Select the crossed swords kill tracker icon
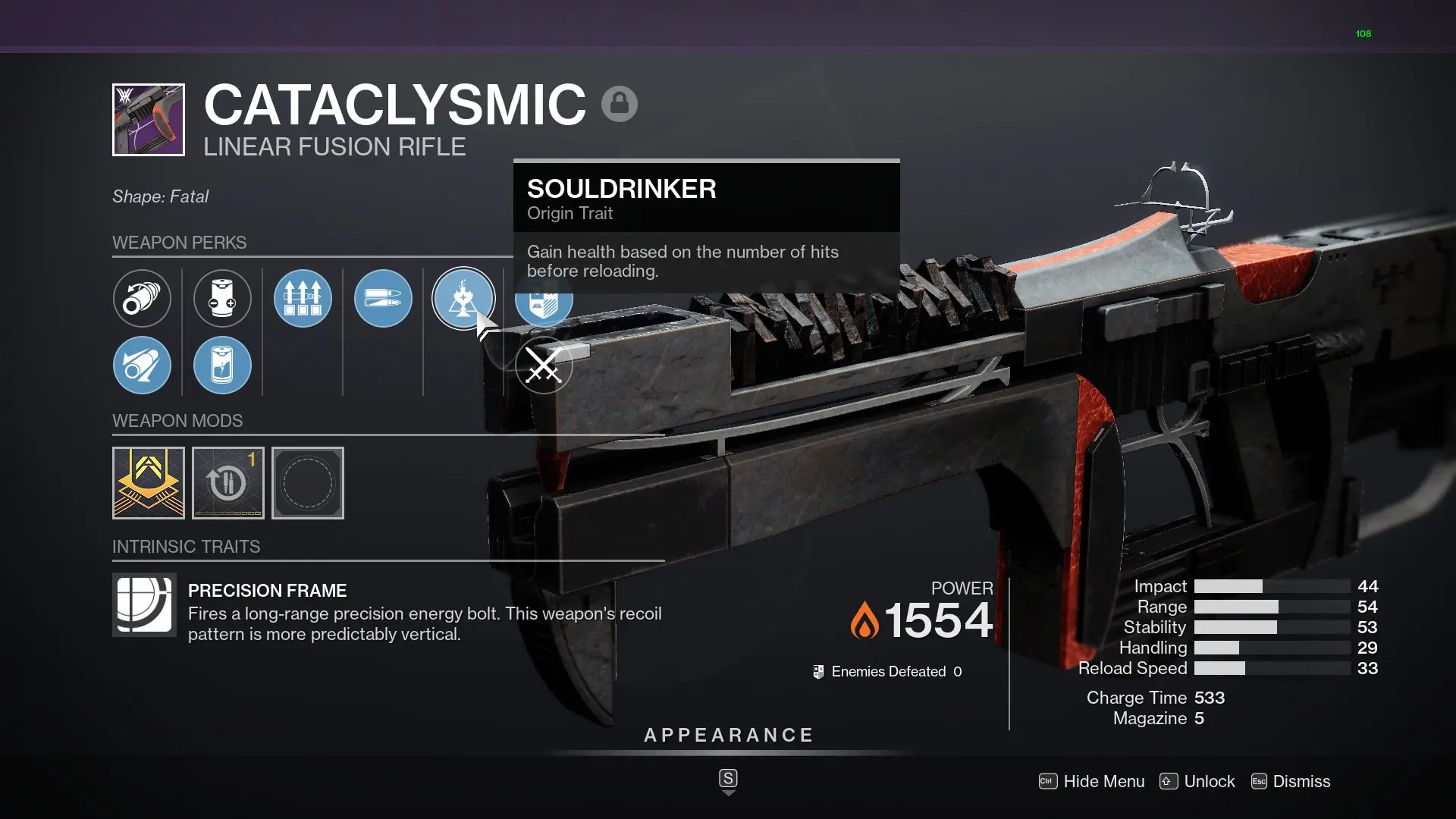 pos(544,365)
